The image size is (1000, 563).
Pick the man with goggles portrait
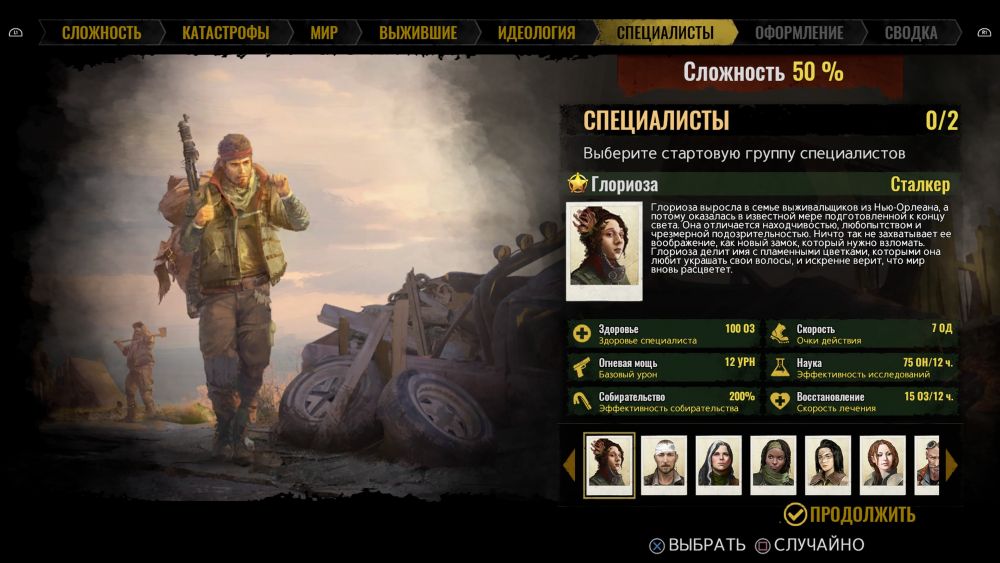(927, 465)
